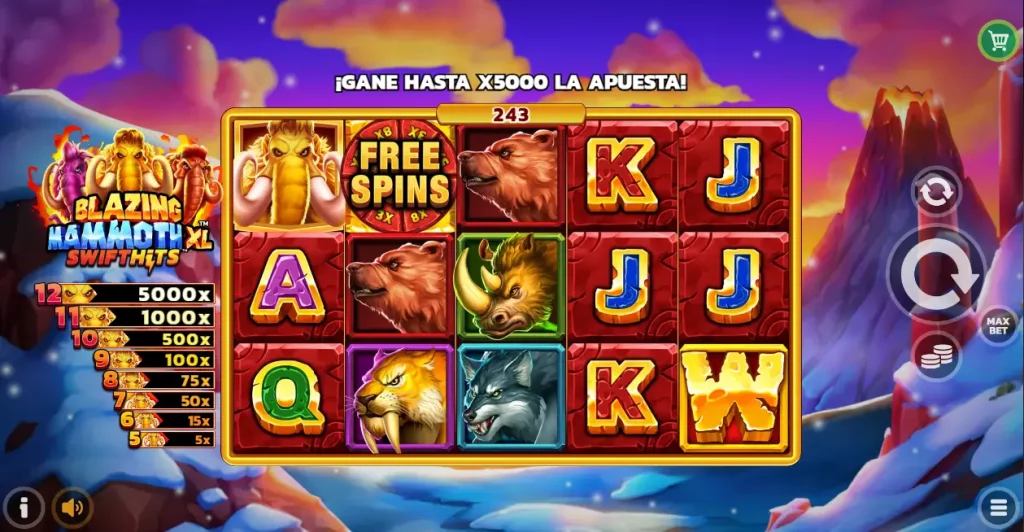The width and height of the screenshot is (1024, 532).
Task: Spin the reels with the large spin button
Action: pos(936,274)
